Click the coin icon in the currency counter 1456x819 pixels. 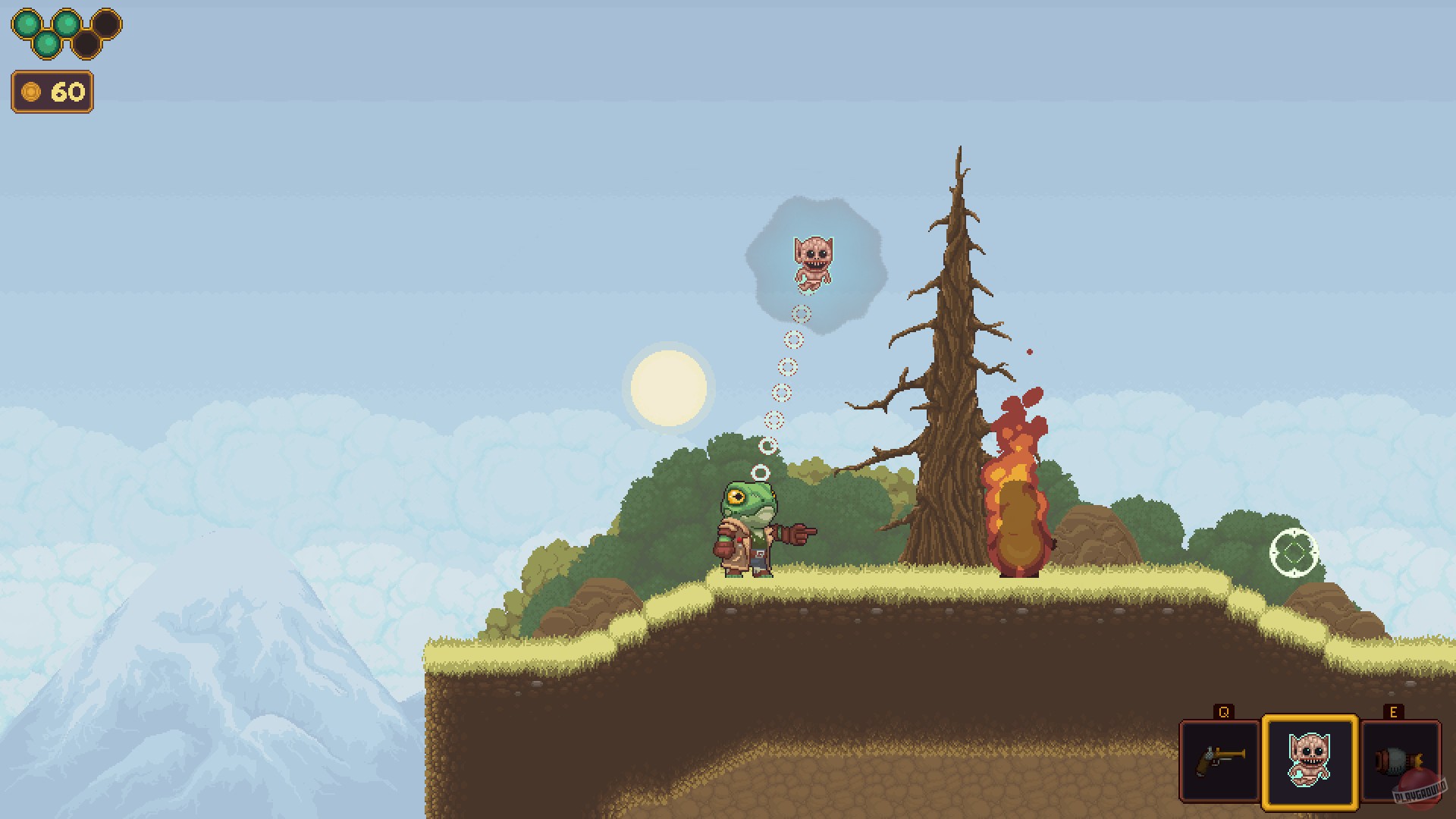[30, 92]
